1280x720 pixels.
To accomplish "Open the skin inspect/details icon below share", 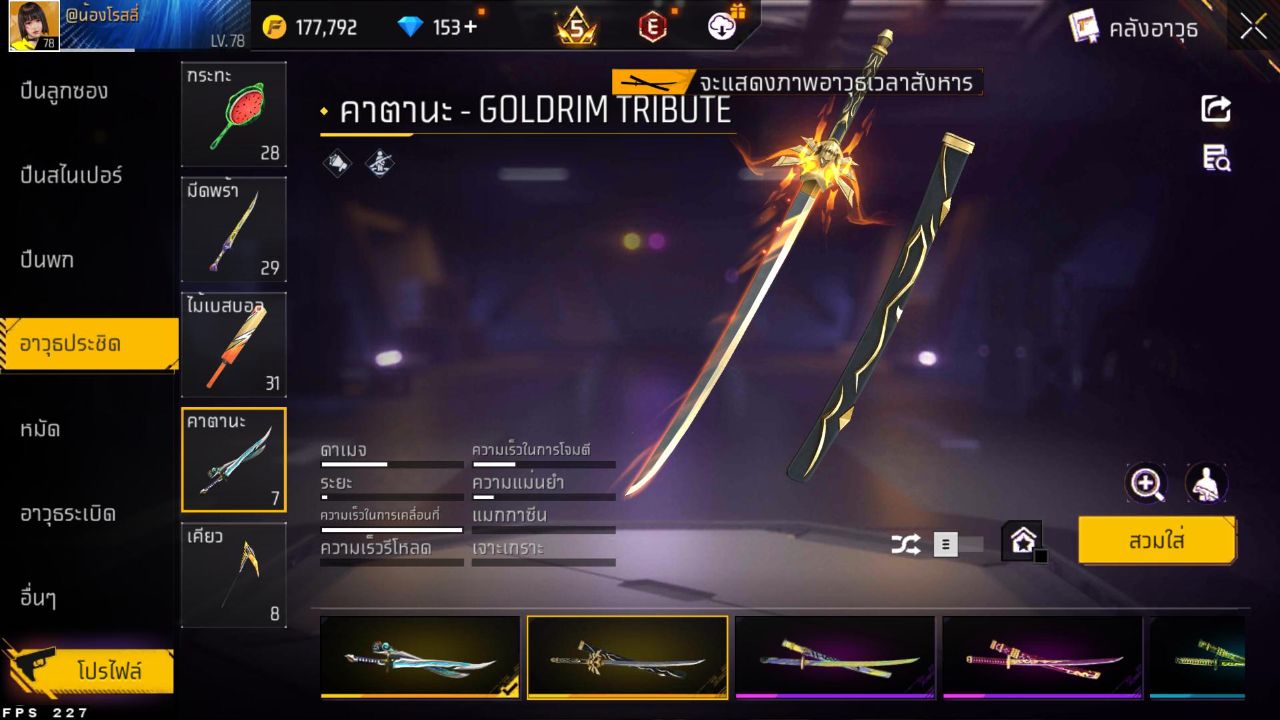I will pyautogui.click(x=1216, y=157).
